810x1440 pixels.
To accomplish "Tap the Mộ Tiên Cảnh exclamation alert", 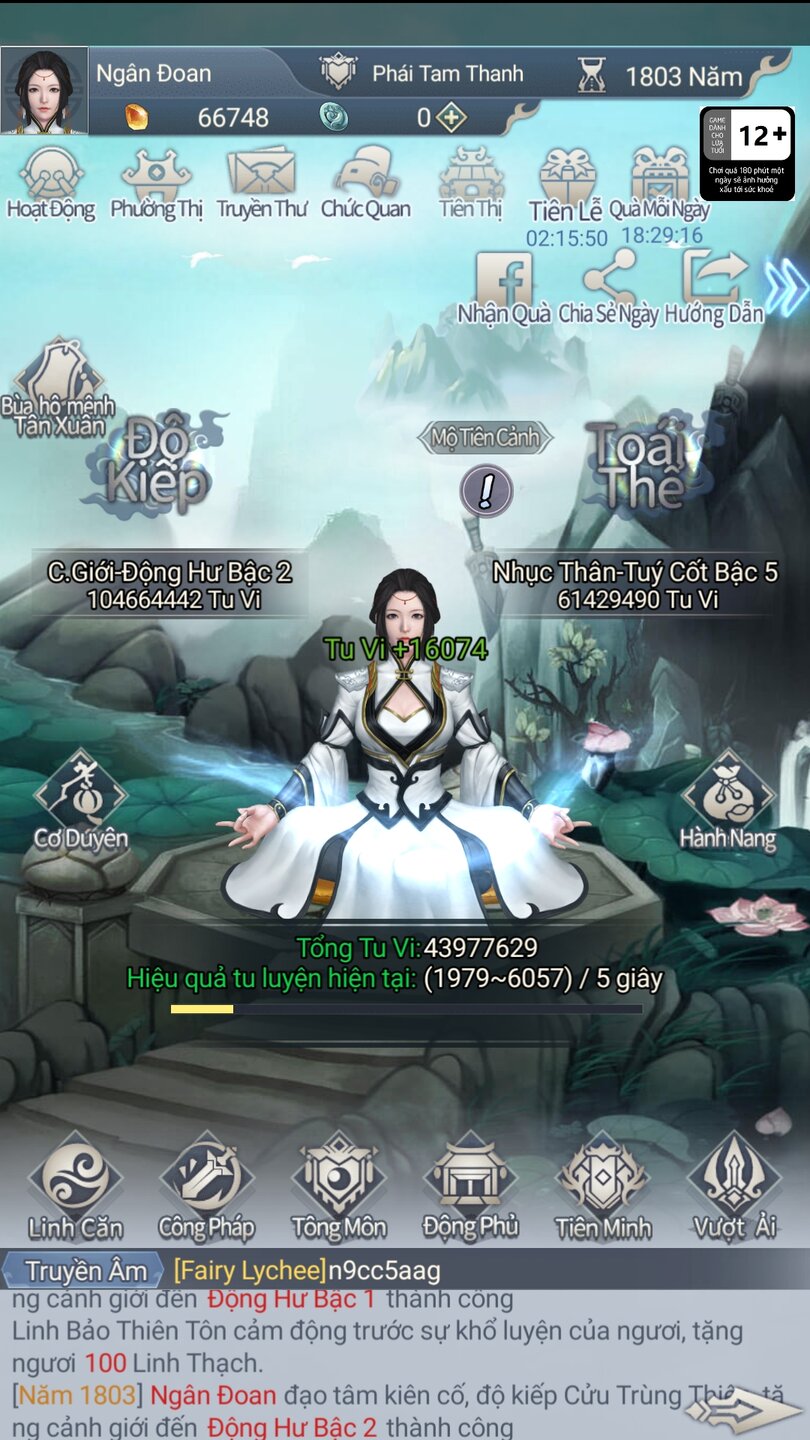I will point(486,491).
